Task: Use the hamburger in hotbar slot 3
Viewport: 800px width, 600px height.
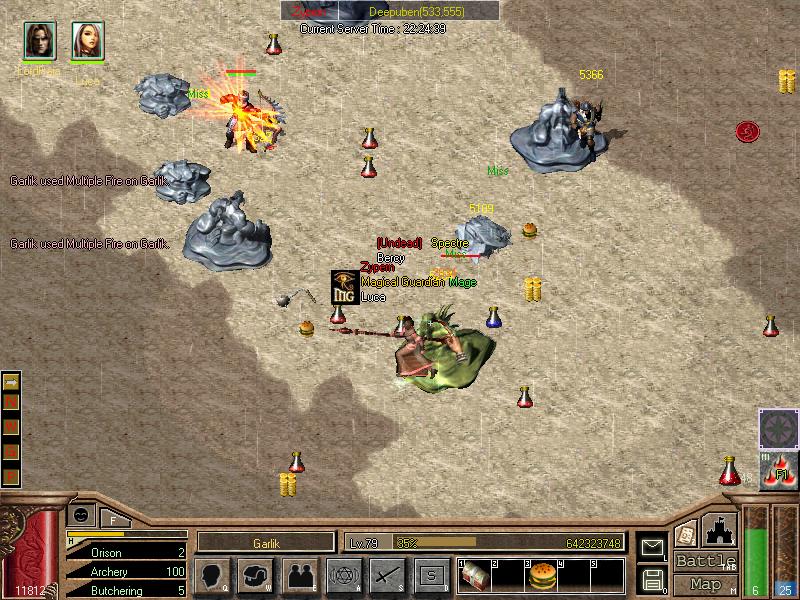Action: point(541,577)
